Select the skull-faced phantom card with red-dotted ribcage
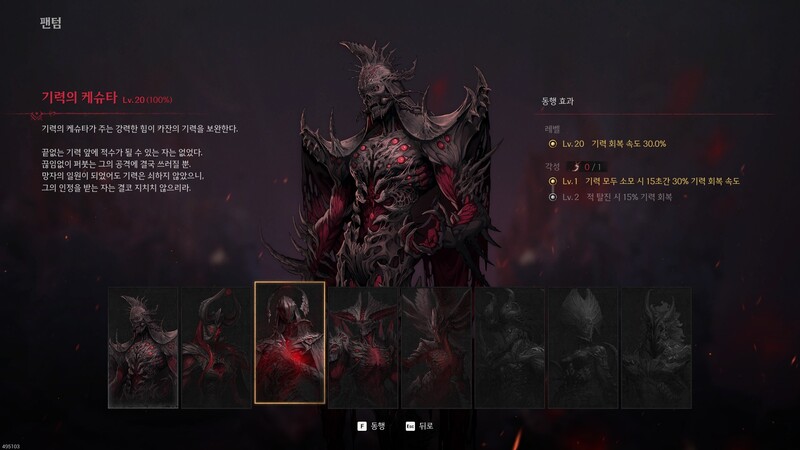The image size is (800, 450). pyautogui.click(x=143, y=347)
